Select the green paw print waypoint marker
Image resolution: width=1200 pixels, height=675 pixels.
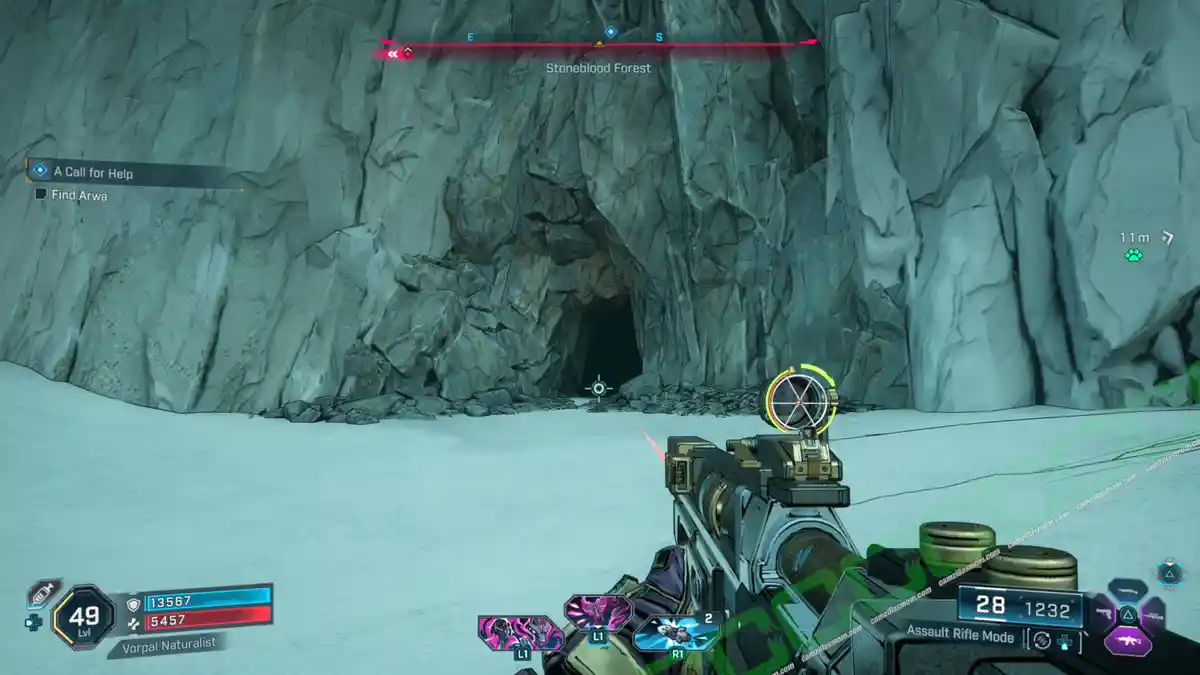click(1133, 255)
